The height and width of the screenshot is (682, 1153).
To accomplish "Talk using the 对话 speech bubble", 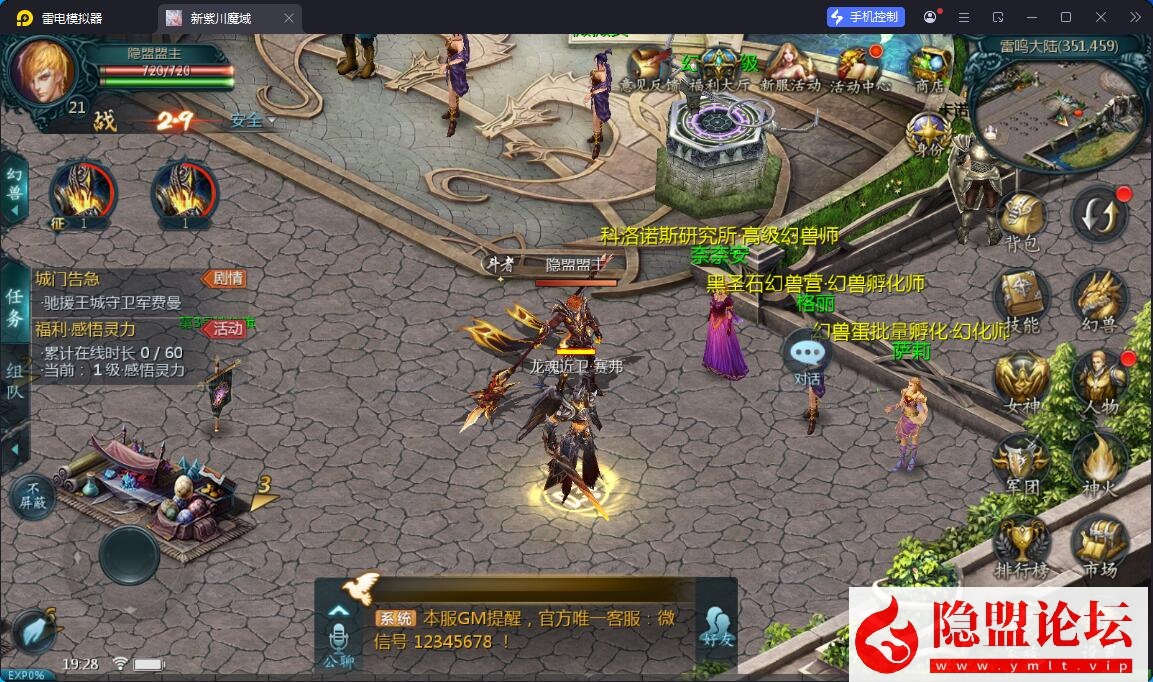I will click(x=806, y=357).
